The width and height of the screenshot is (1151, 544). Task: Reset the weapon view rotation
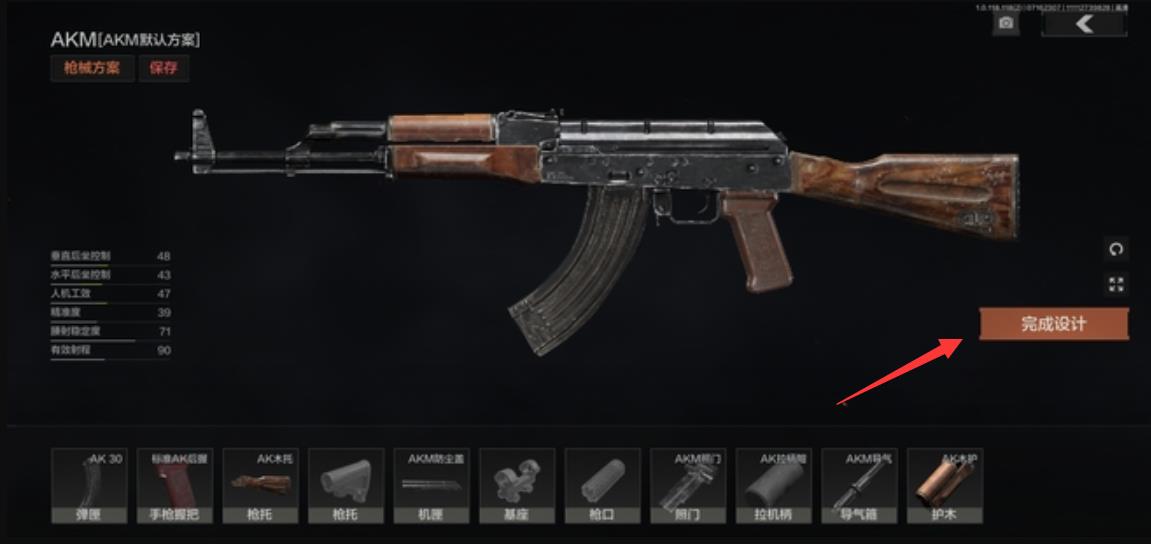pyautogui.click(x=1117, y=249)
